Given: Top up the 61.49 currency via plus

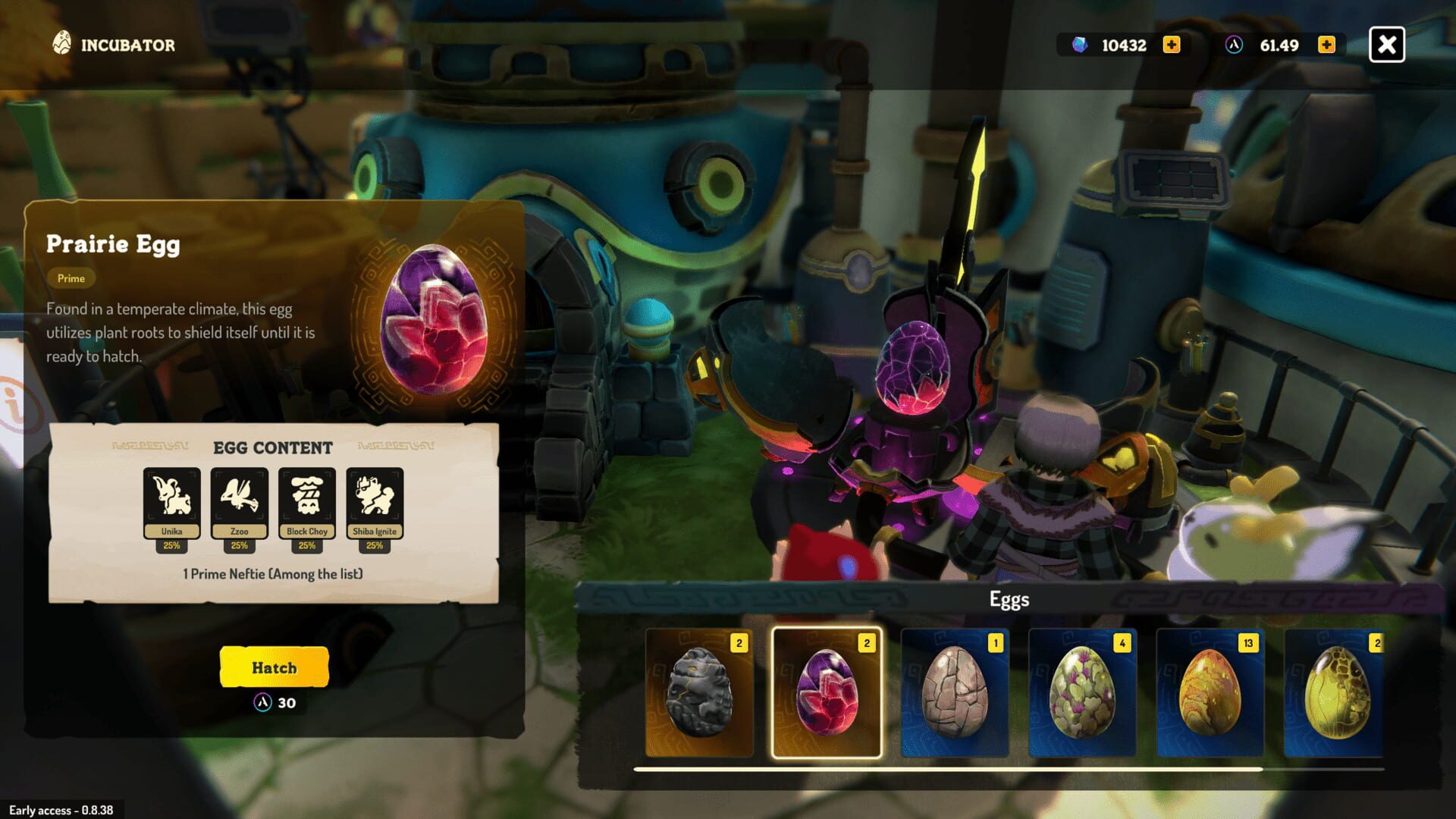Looking at the screenshot, I should point(1326,45).
